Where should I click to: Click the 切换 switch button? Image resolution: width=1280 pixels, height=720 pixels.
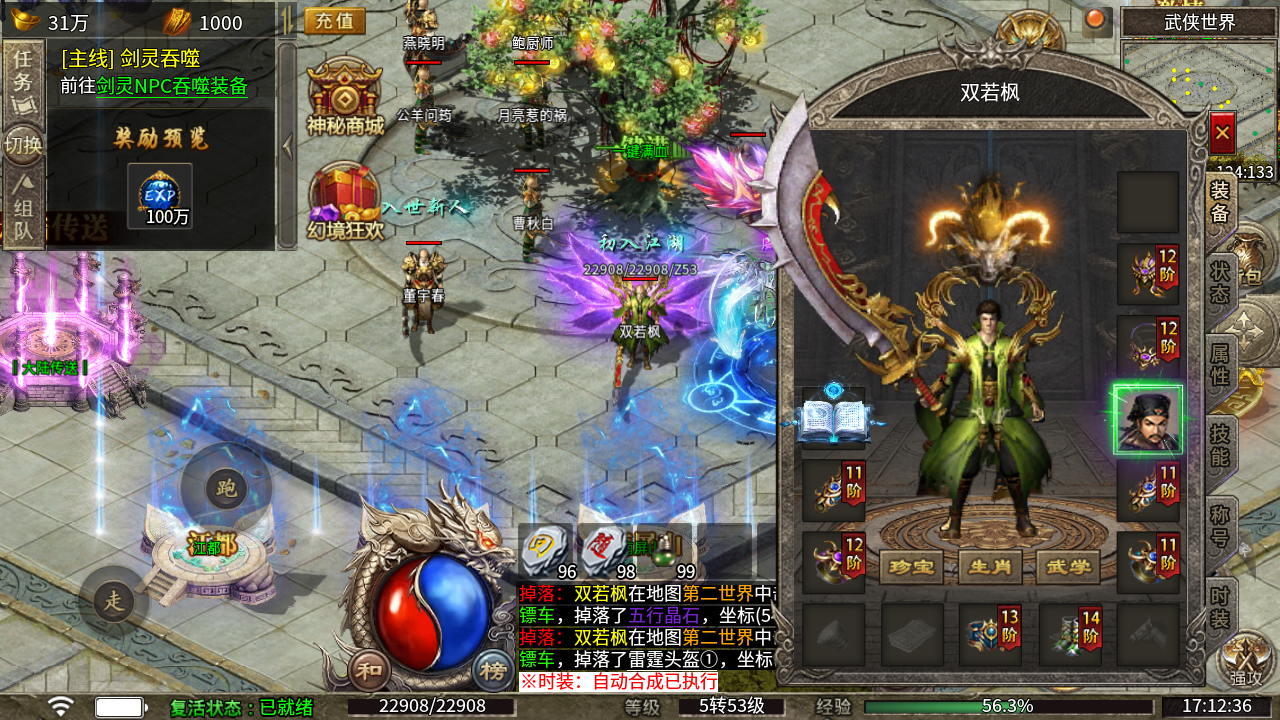pos(22,146)
